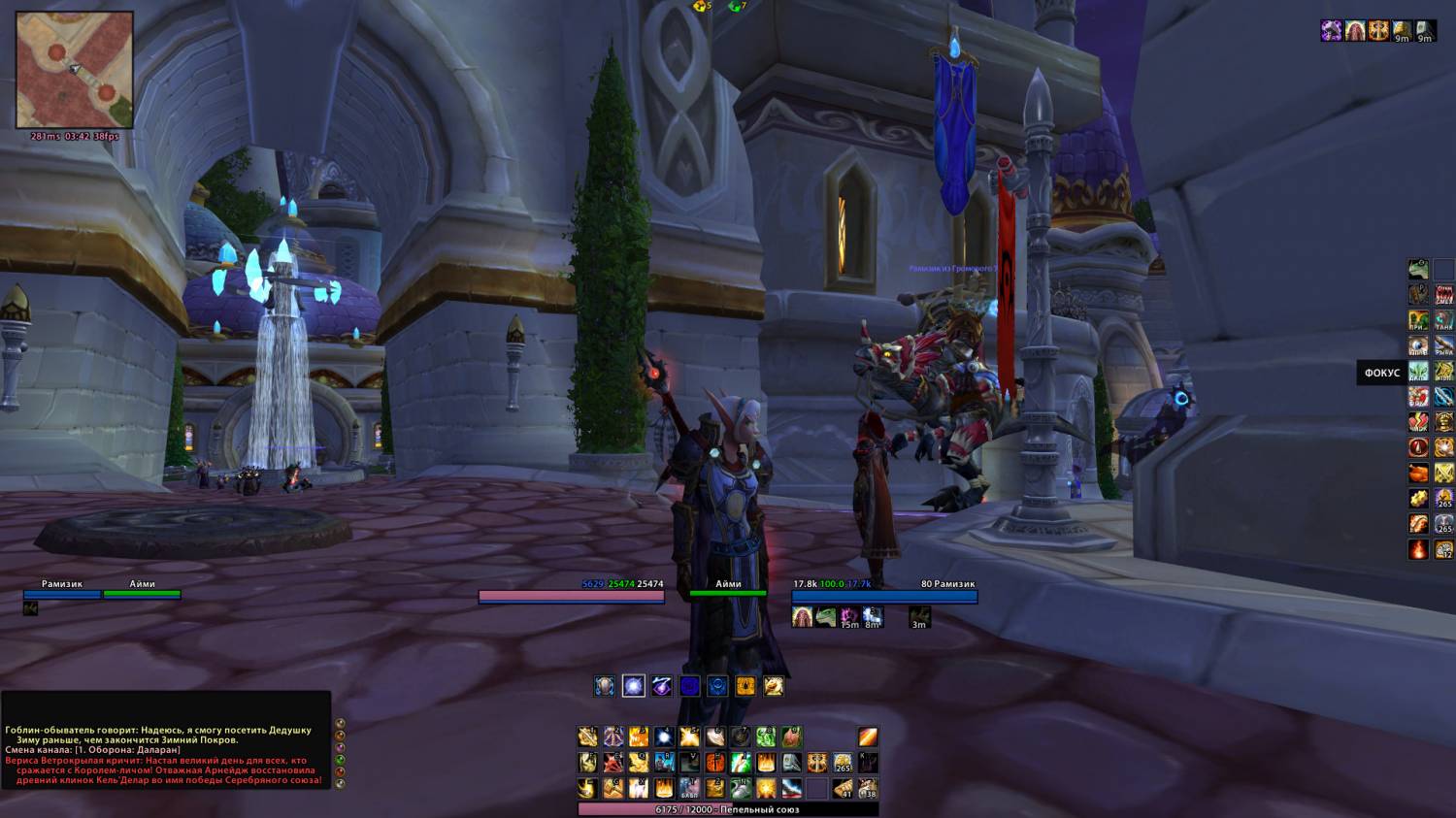Click the crocodile head icon on side bar
1456x818 pixels.
click(1419, 269)
